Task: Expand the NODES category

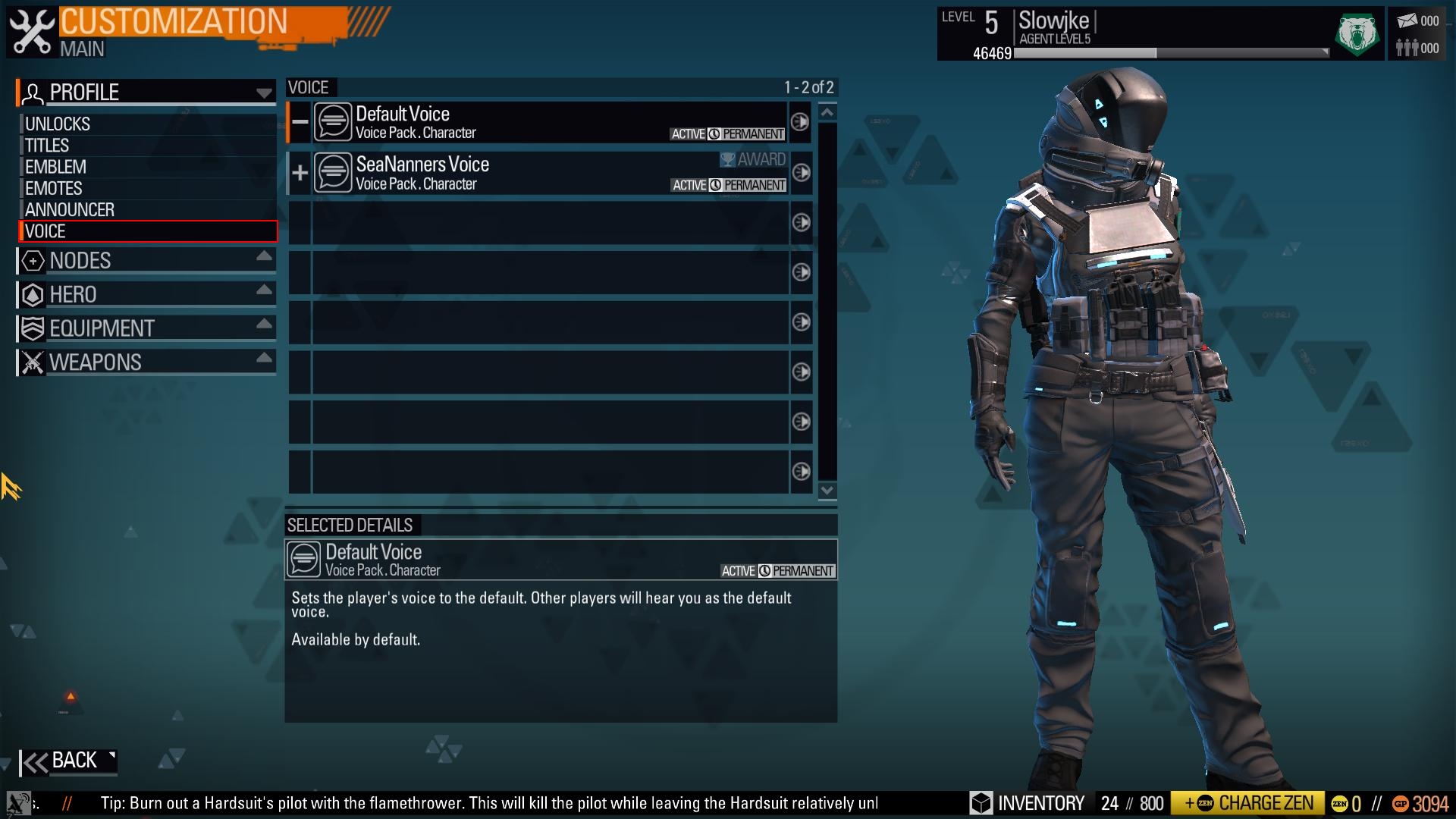Action: pos(146,261)
